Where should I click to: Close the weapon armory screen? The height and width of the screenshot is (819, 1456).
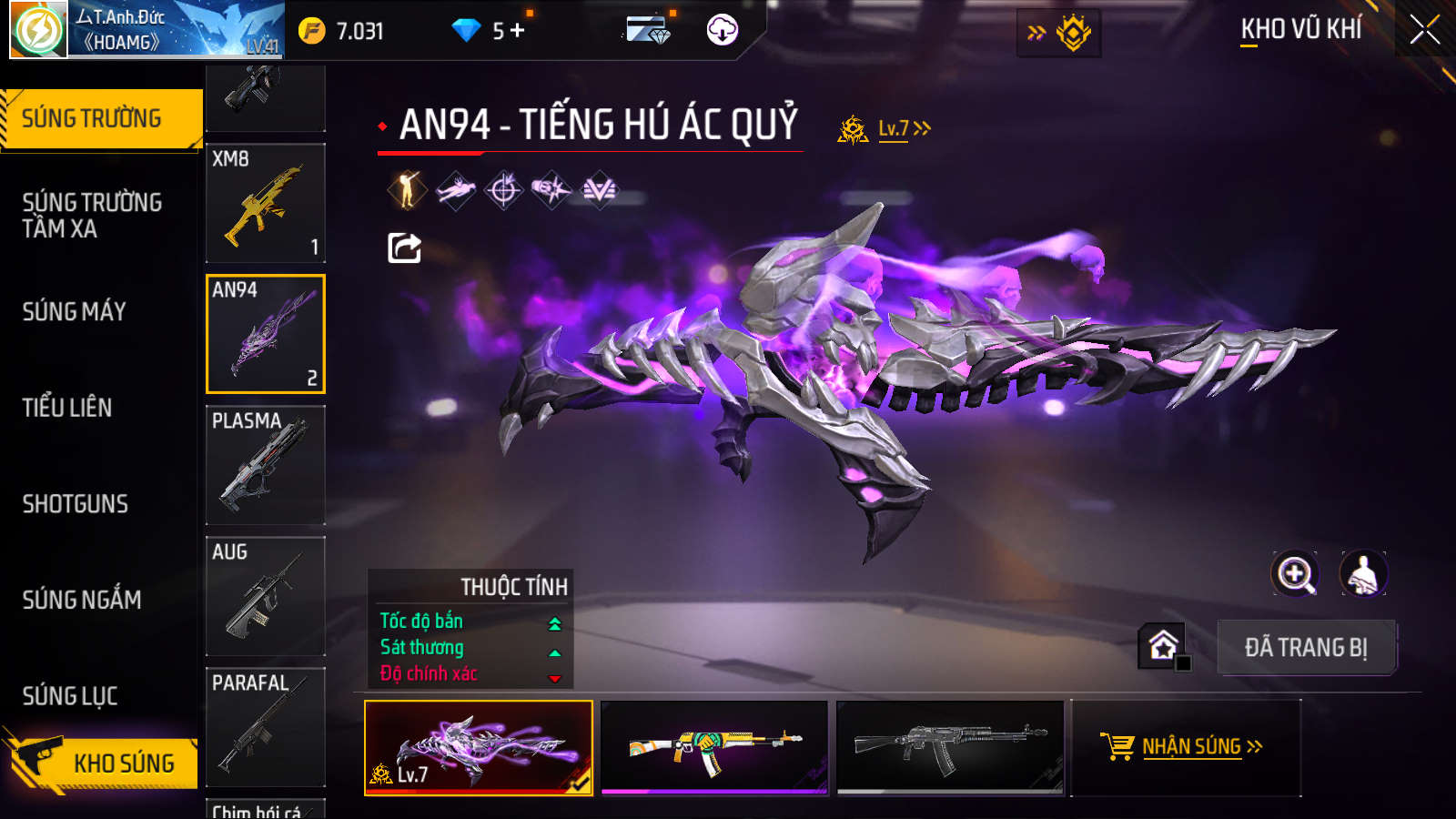pyautogui.click(x=1424, y=30)
